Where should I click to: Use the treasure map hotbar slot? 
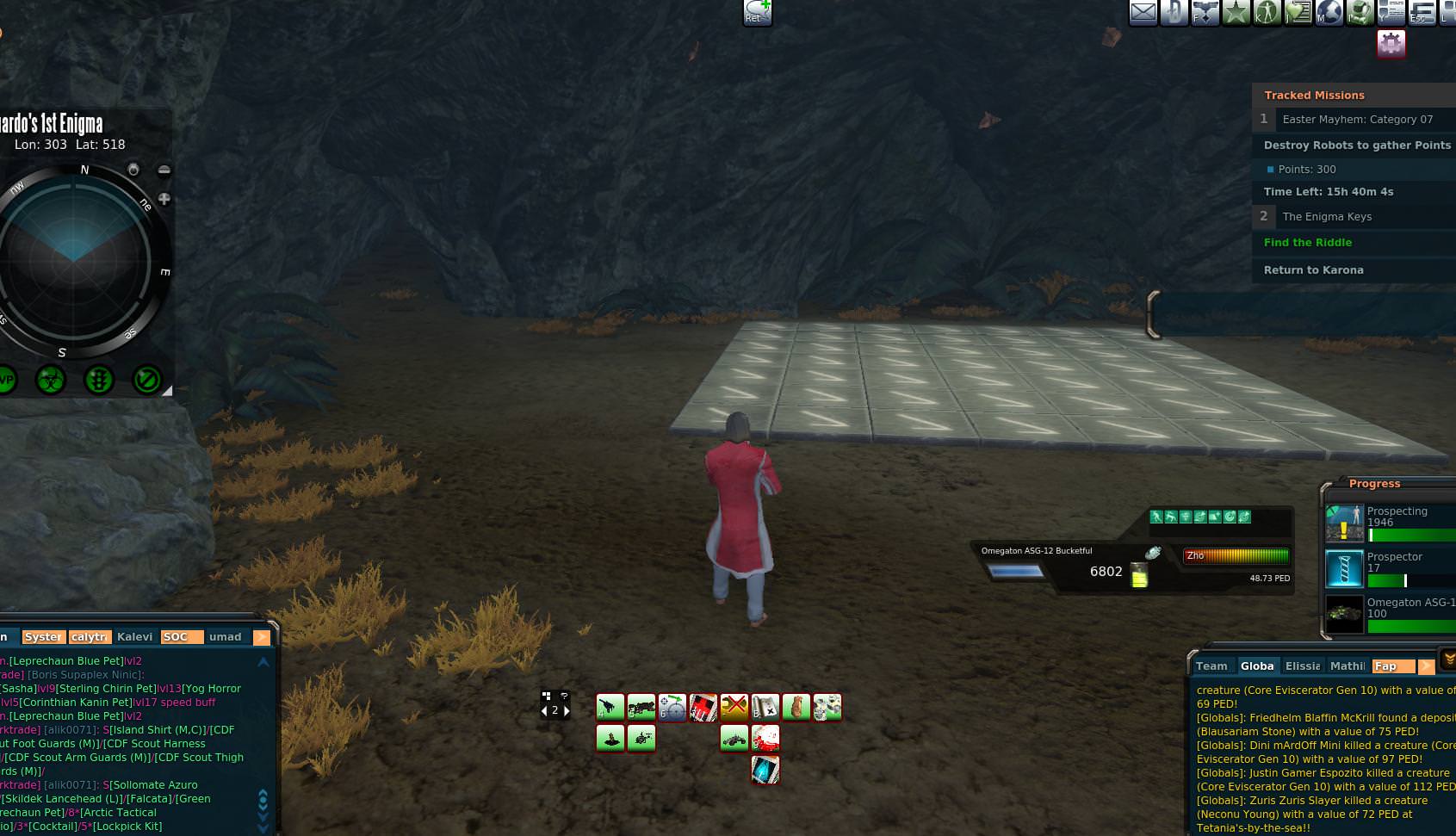765,707
